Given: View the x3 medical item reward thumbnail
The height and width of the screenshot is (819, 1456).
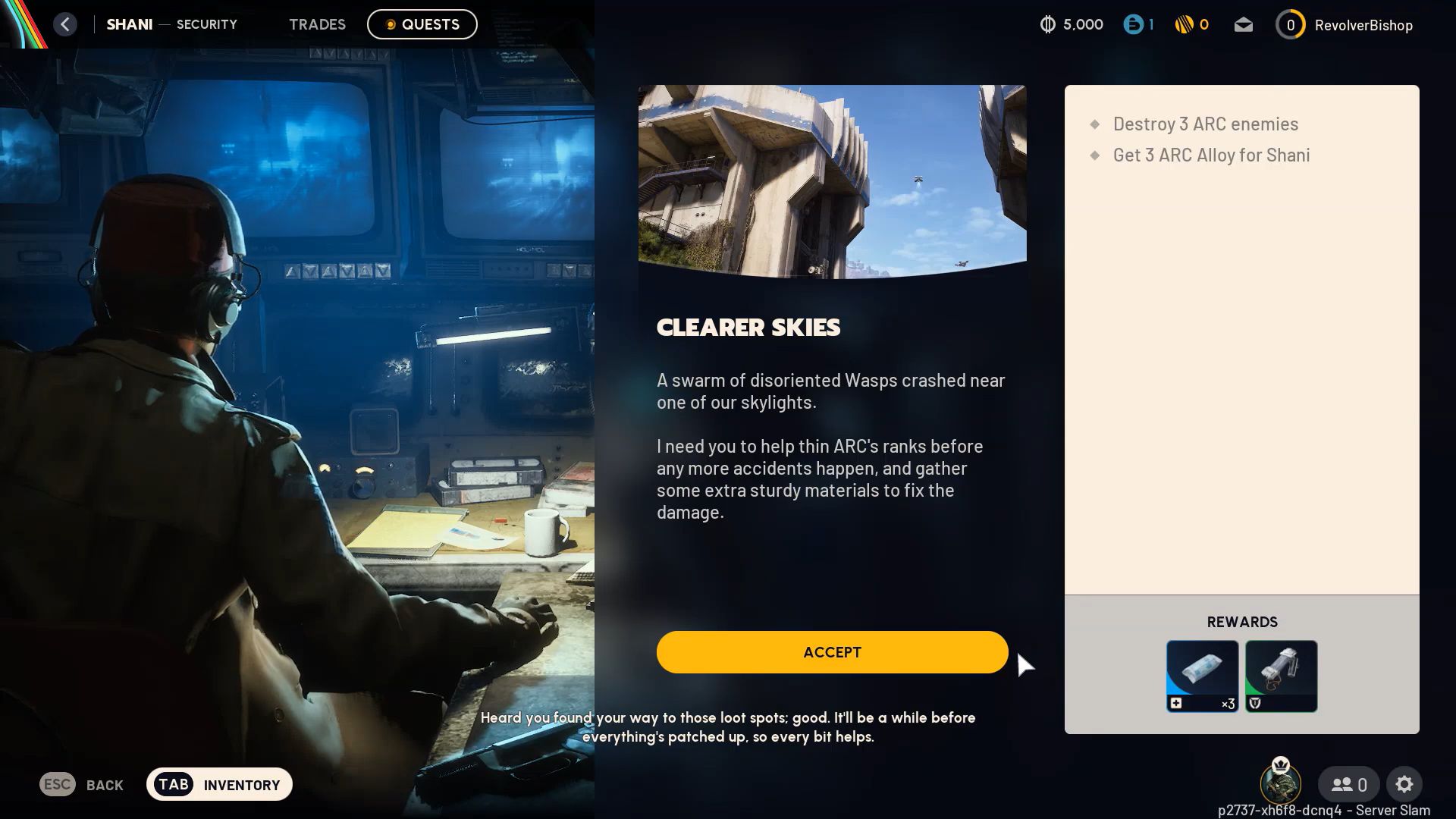Looking at the screenshot, I should click(1202, 675).
